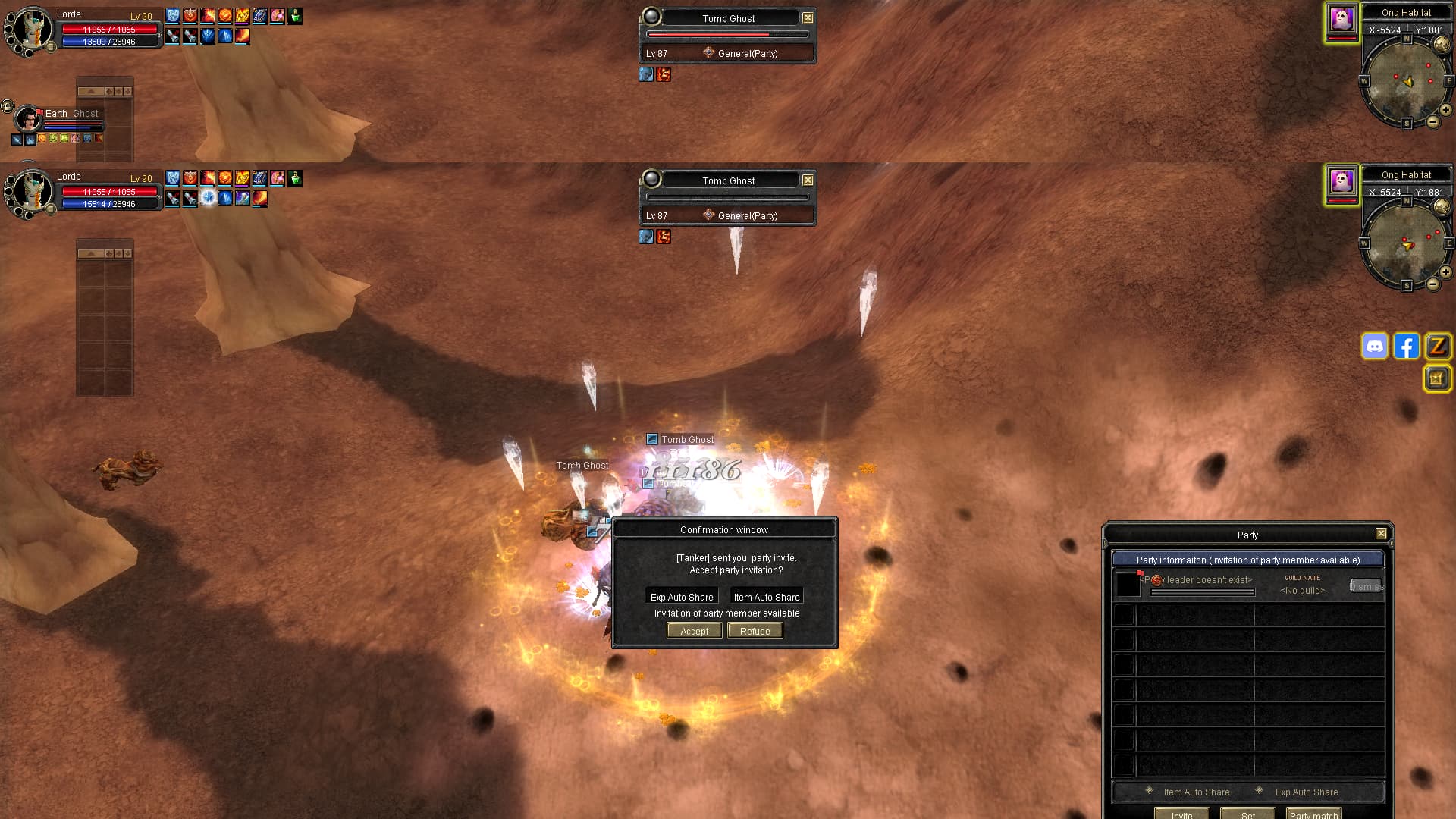Accept the party invitation from Tanker

pyautogui.click(x=694, y=631)
